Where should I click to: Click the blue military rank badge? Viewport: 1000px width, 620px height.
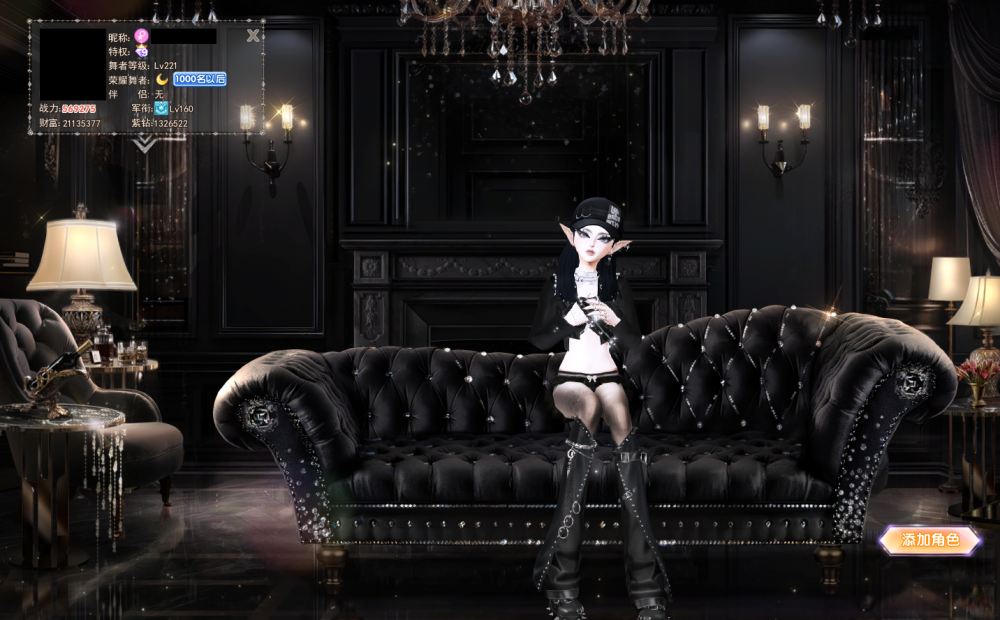pyautogui.click(x=160, y=108)
